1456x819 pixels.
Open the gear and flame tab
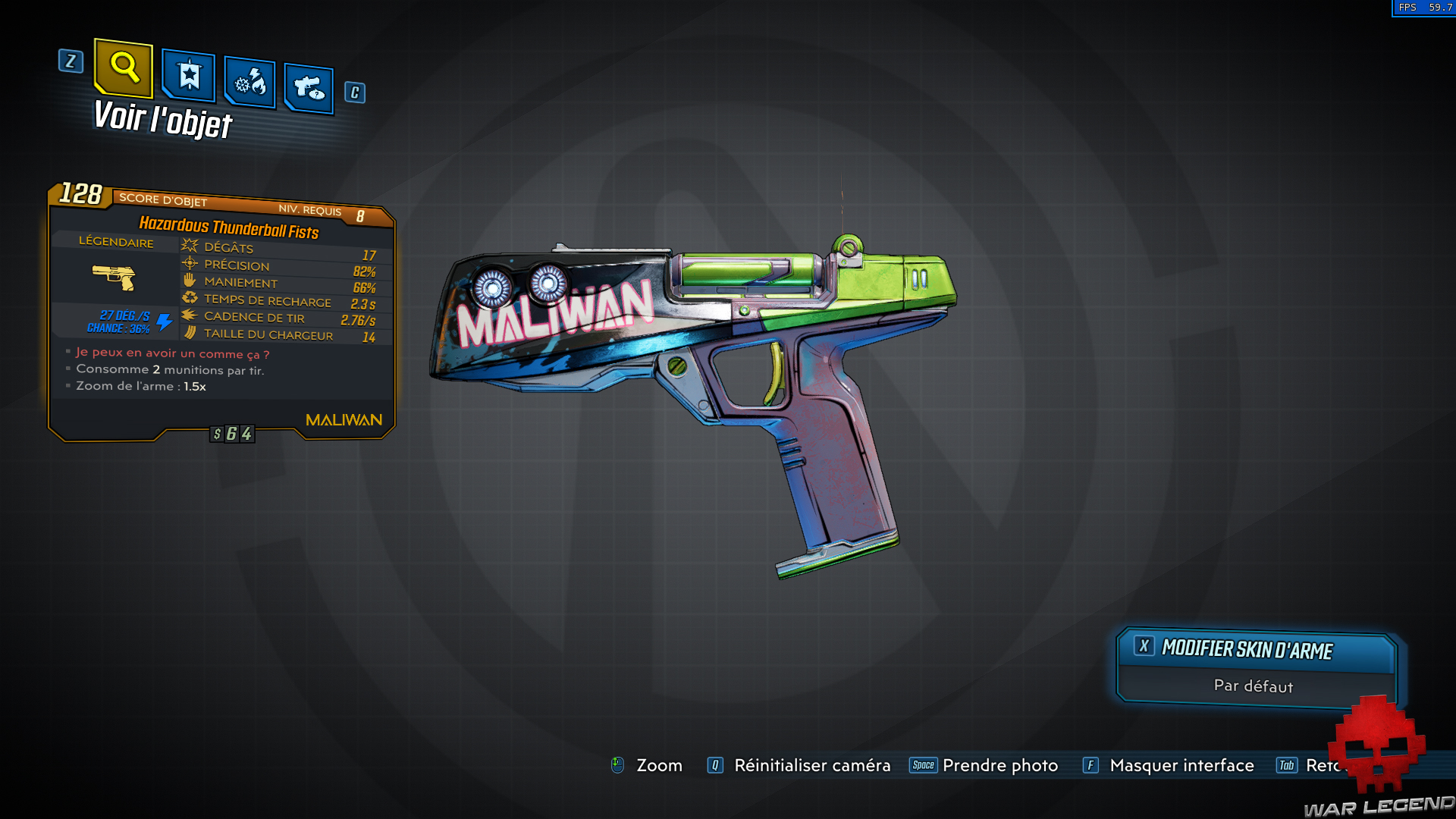point(250,82)
